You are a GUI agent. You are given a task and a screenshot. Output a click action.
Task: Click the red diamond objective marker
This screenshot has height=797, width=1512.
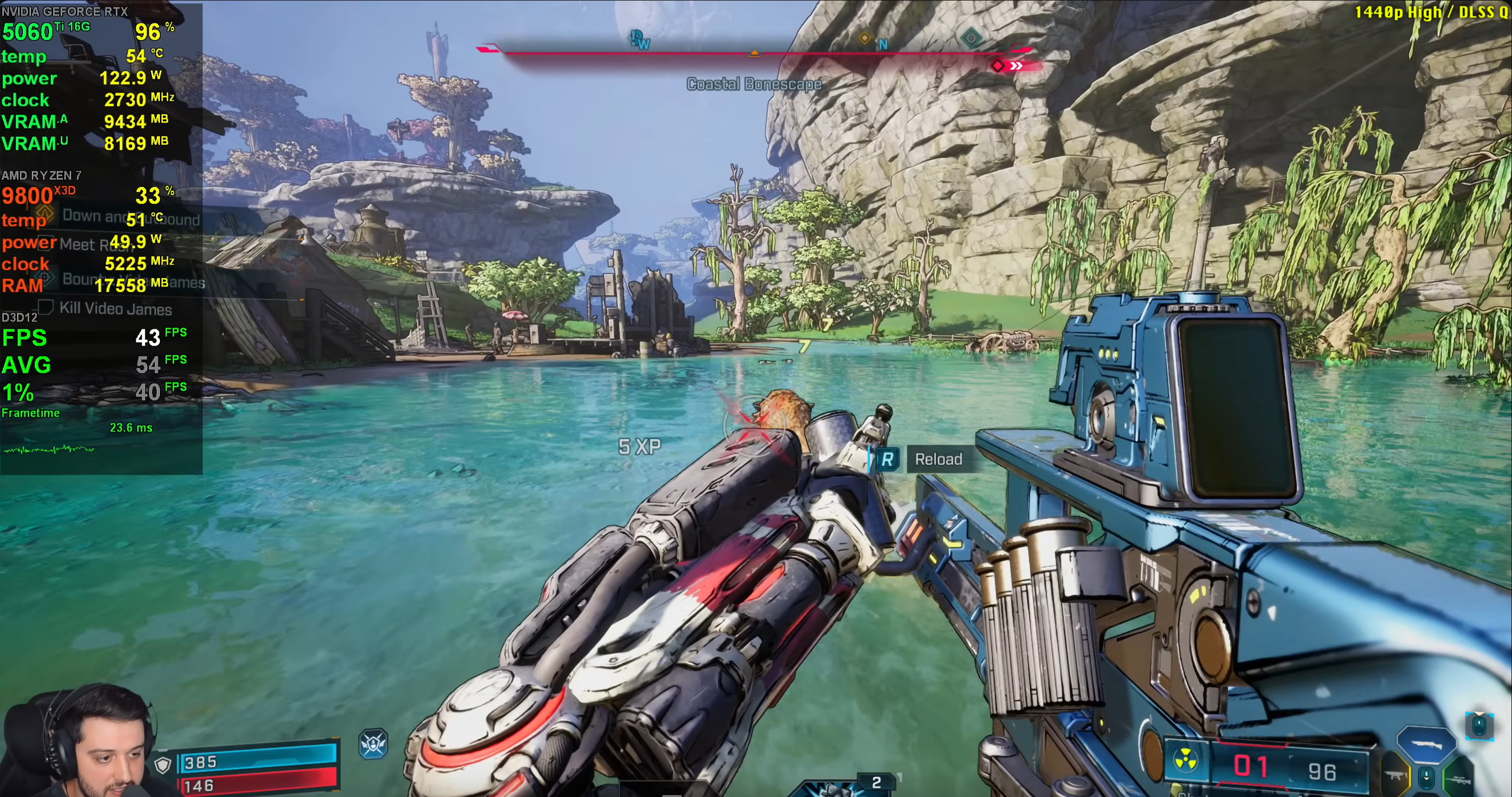pos(997,65)
